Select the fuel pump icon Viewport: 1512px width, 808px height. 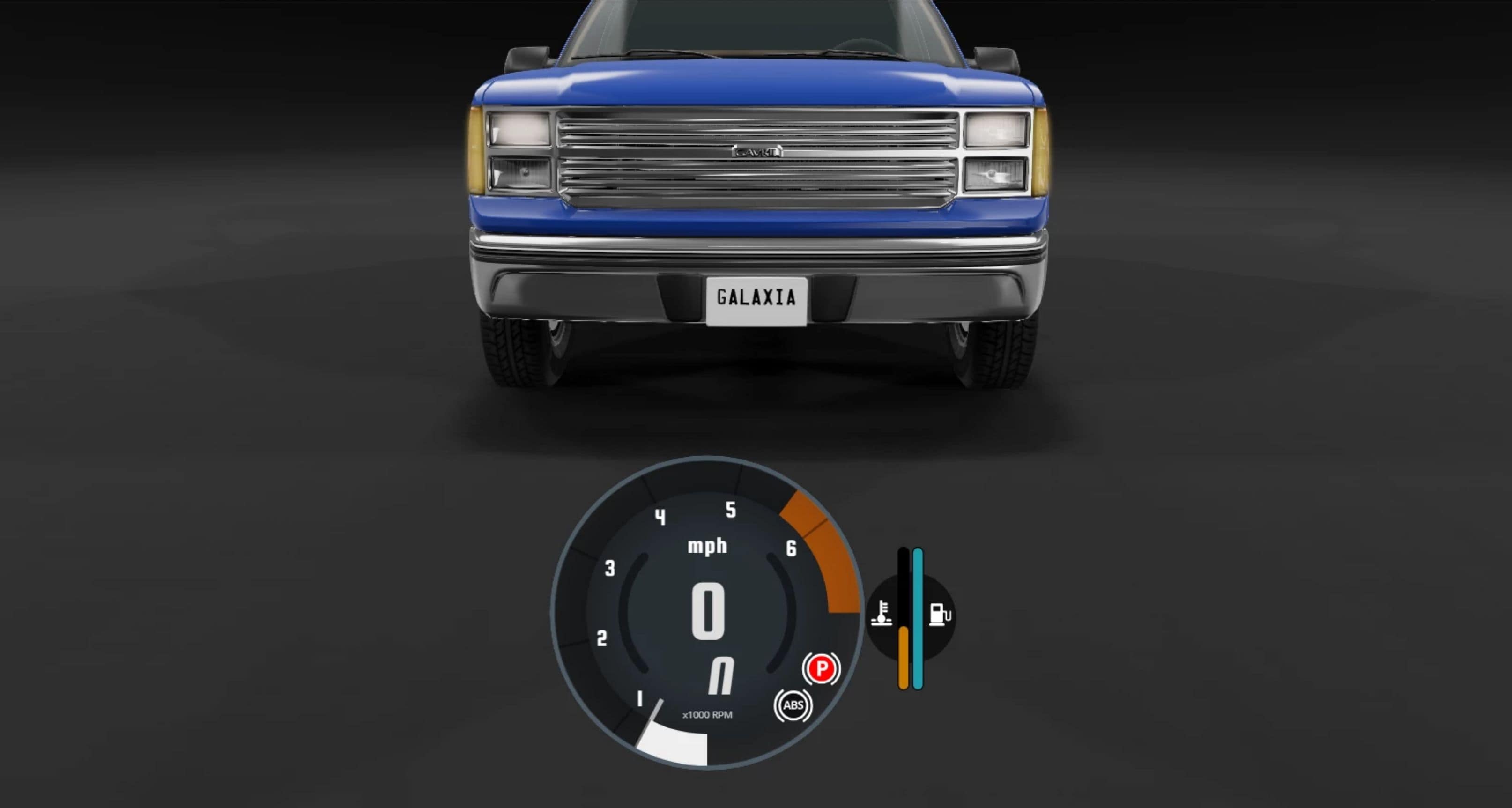pyautogui.click(x=939, y=615)
